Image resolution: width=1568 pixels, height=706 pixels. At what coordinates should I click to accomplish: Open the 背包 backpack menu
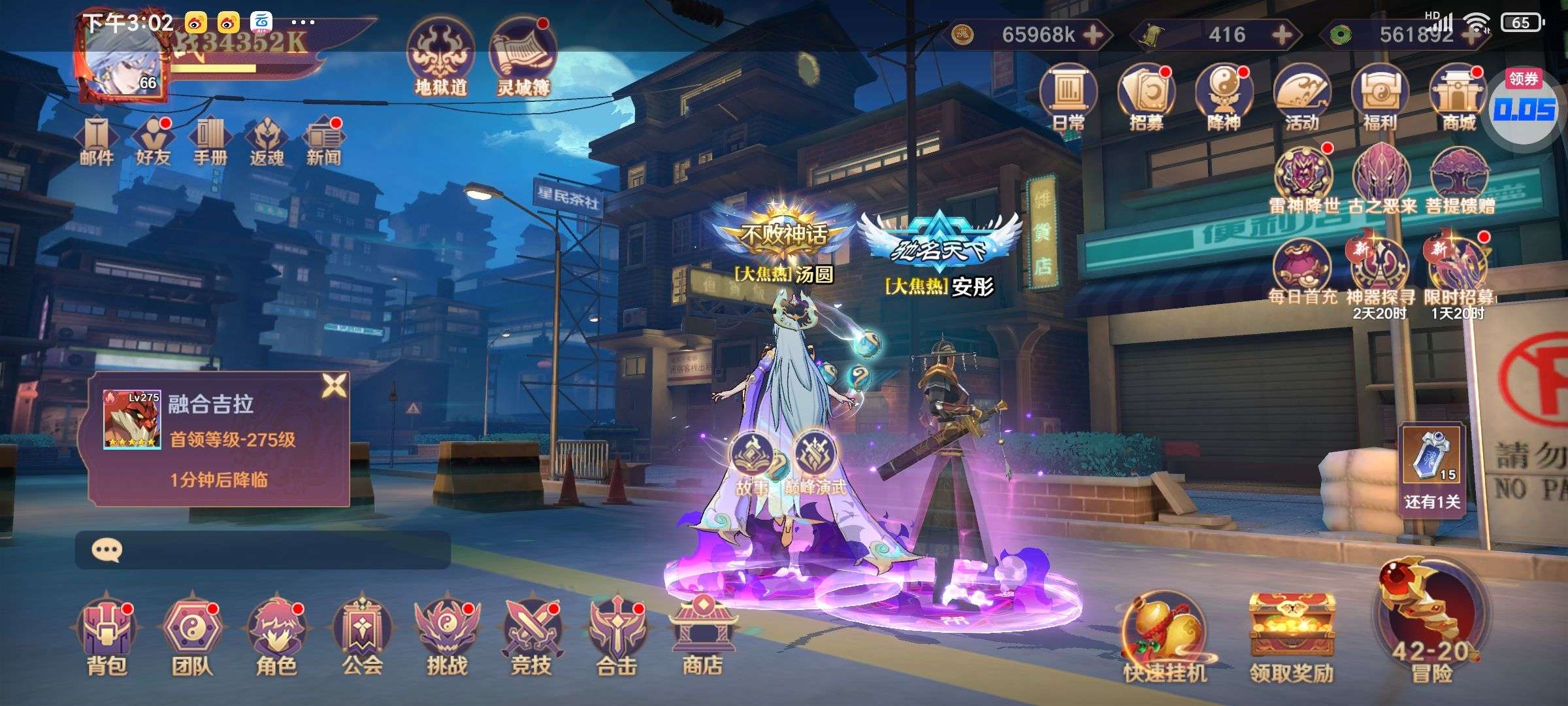click(106, 635)
